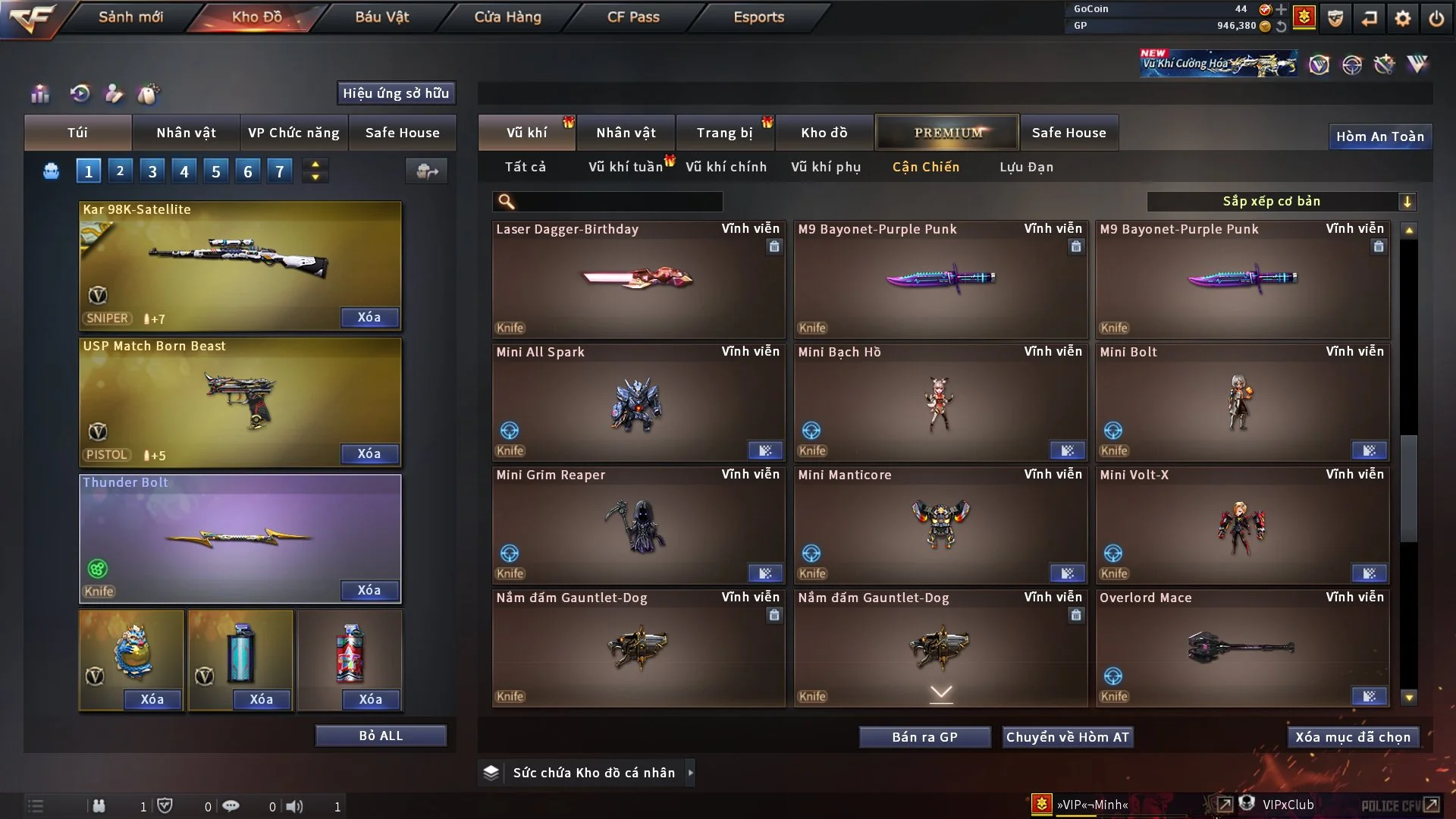Select the Overlord Mace weapon
The image size is (1456, 819).
1241,648
